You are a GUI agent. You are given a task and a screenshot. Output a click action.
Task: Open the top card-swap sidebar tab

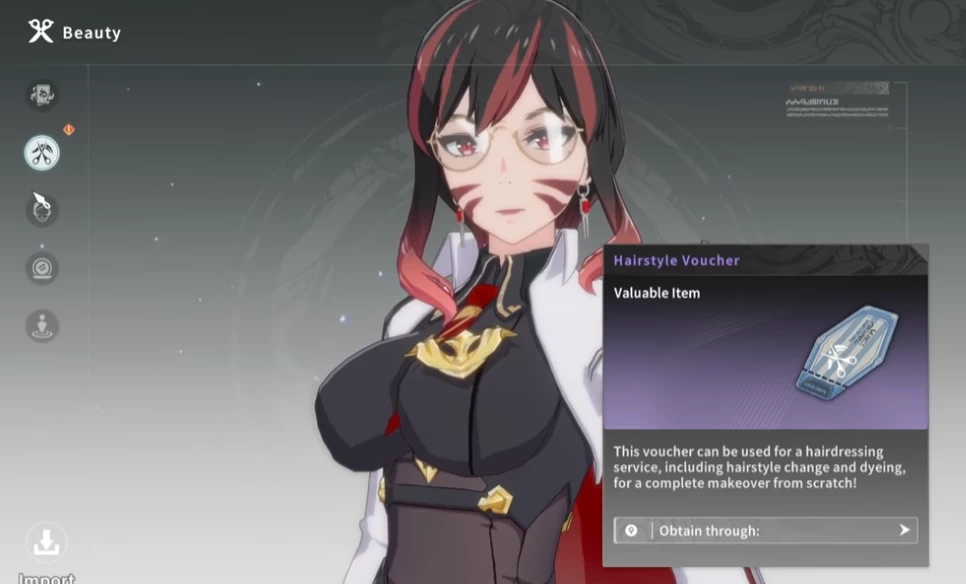pyautogui.click(x=42, y=95)
